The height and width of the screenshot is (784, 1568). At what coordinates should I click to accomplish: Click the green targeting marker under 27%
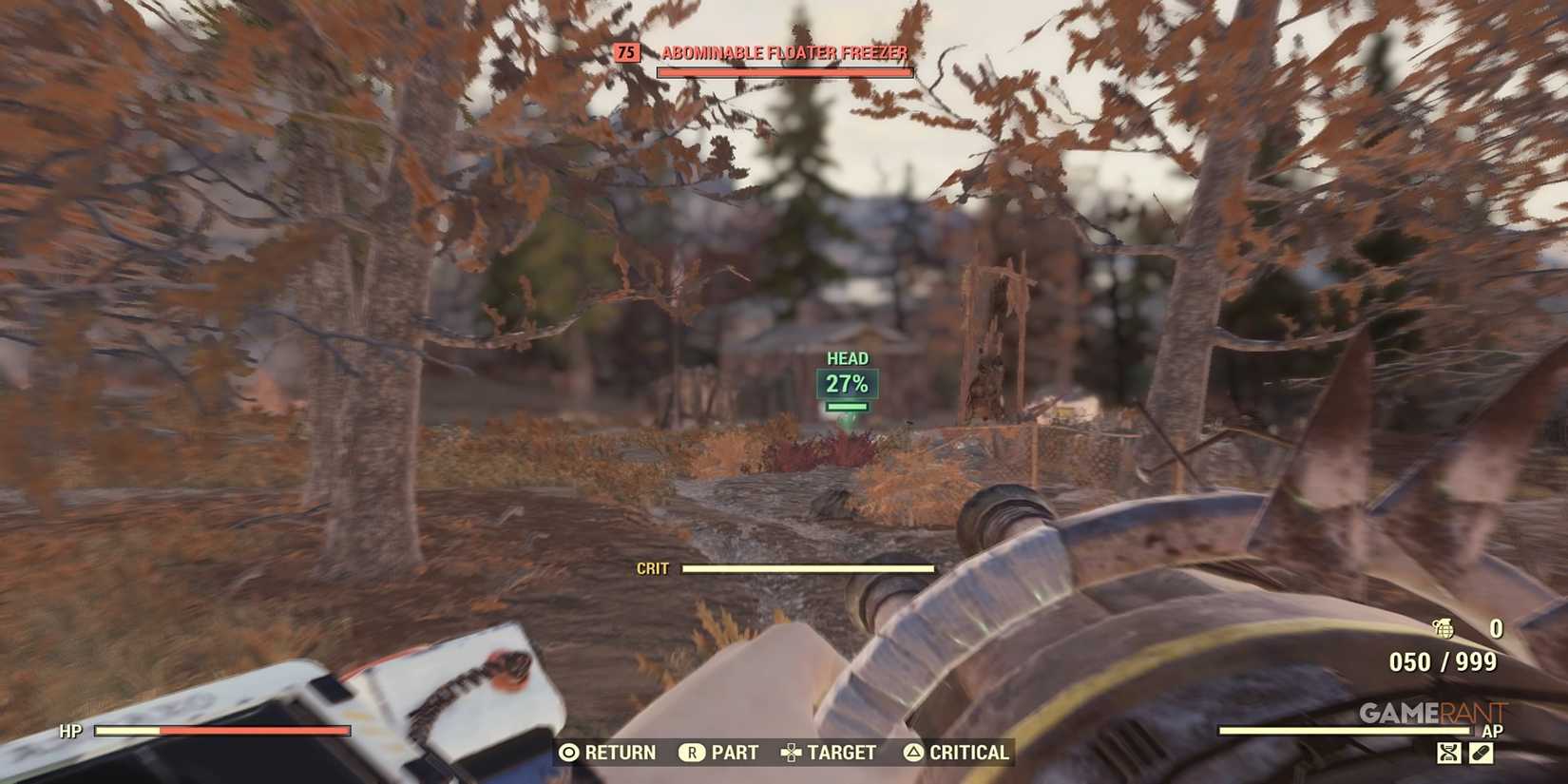(x=846, y=407)
